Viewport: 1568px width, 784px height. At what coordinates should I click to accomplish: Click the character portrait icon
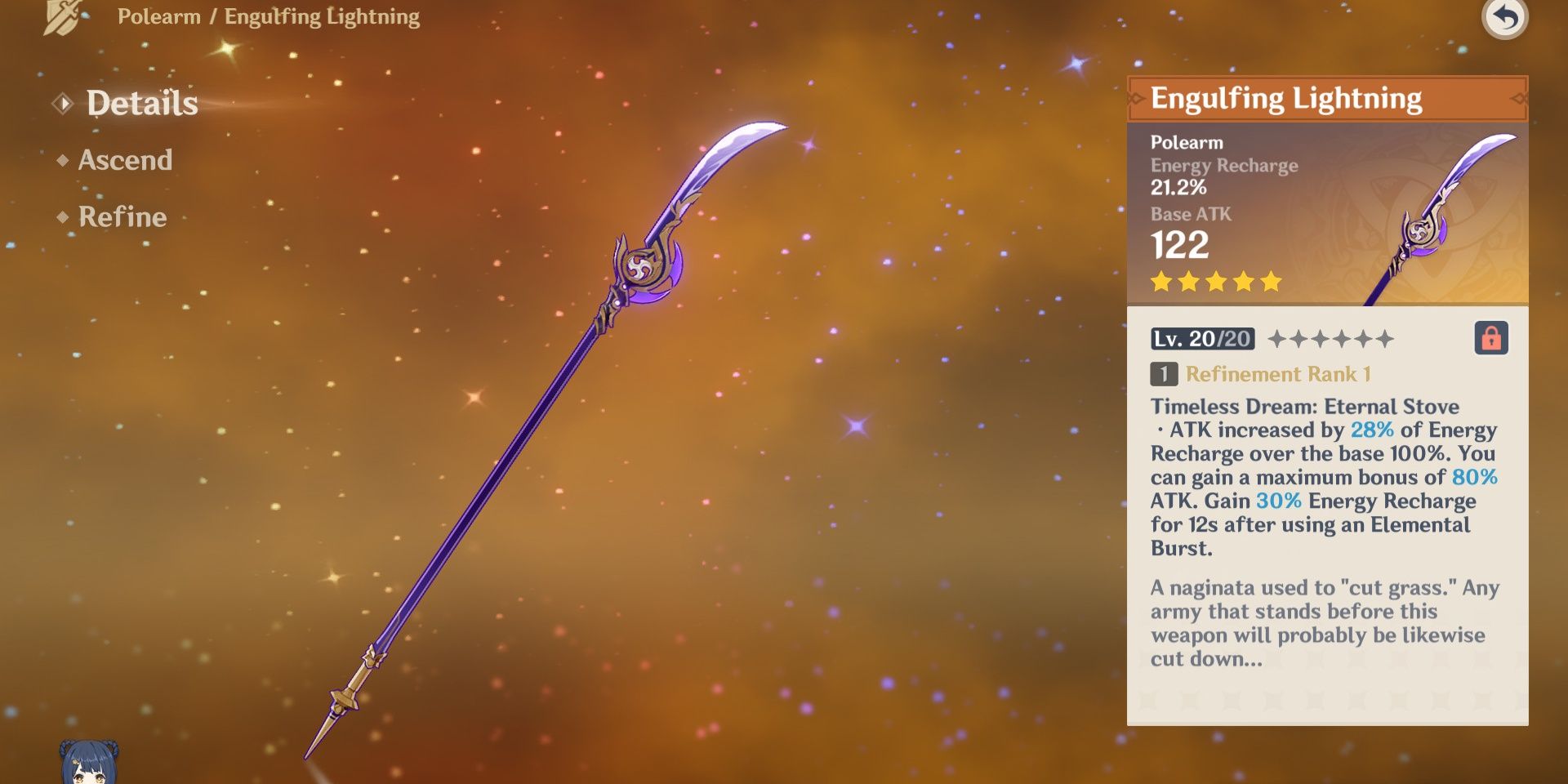[89, 763]
